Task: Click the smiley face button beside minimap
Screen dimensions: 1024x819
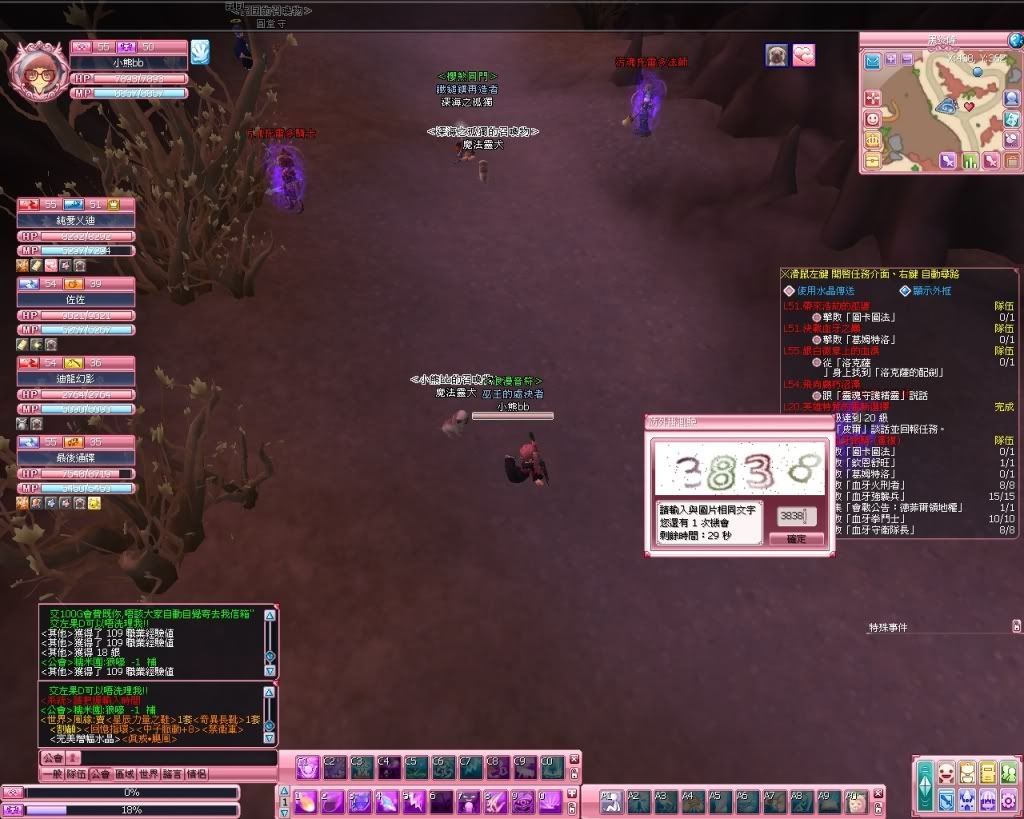Action: pyautogui.click(x=872, y=119)
